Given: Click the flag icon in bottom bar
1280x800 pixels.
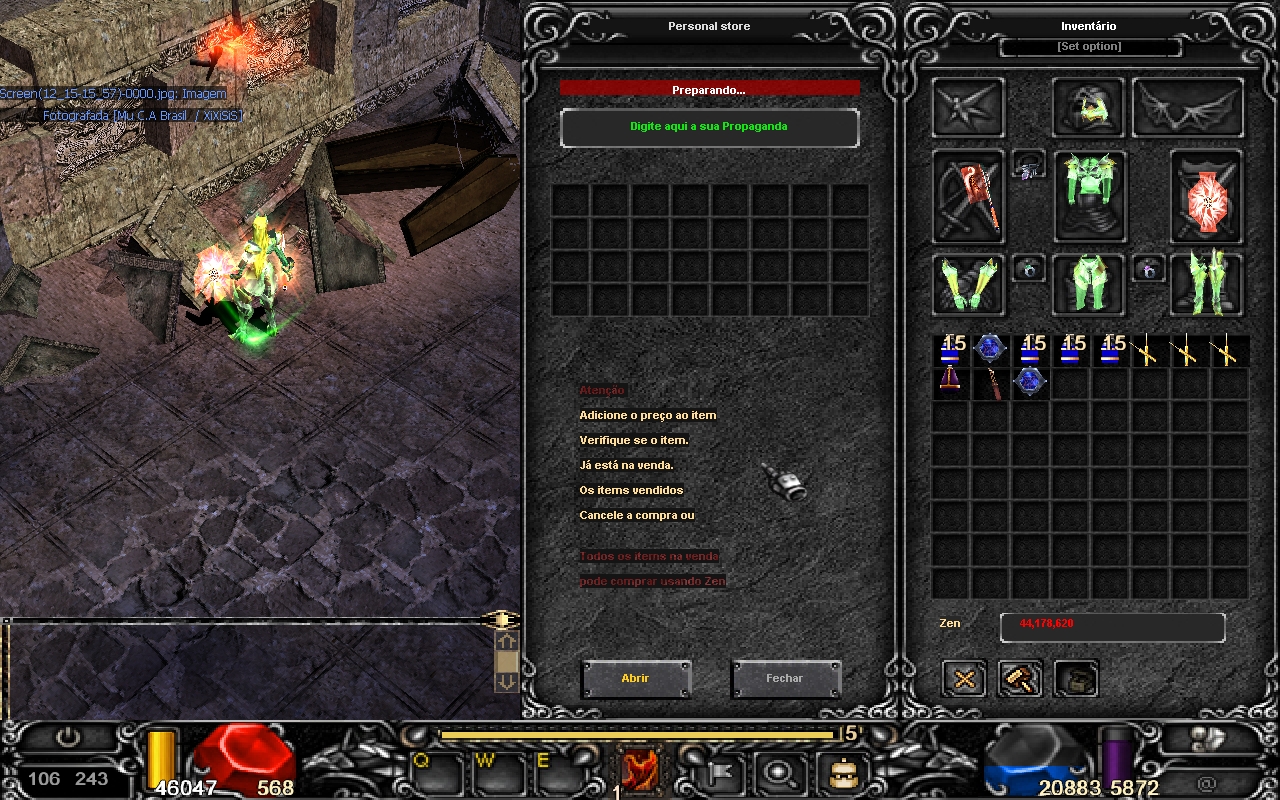Looking at the screenshot, I should pos(718,770).
